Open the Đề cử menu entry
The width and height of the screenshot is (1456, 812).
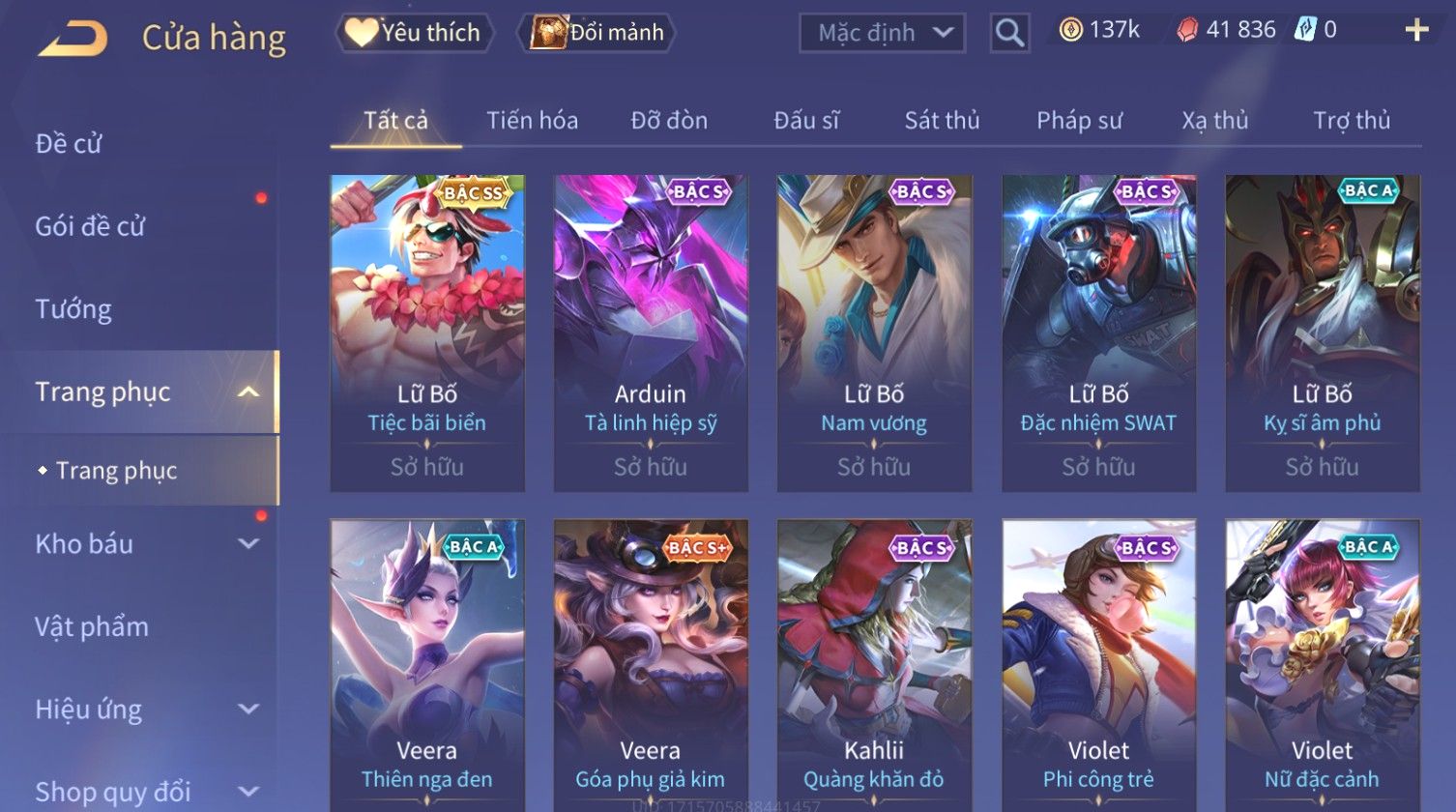click(x=69, y=144)
